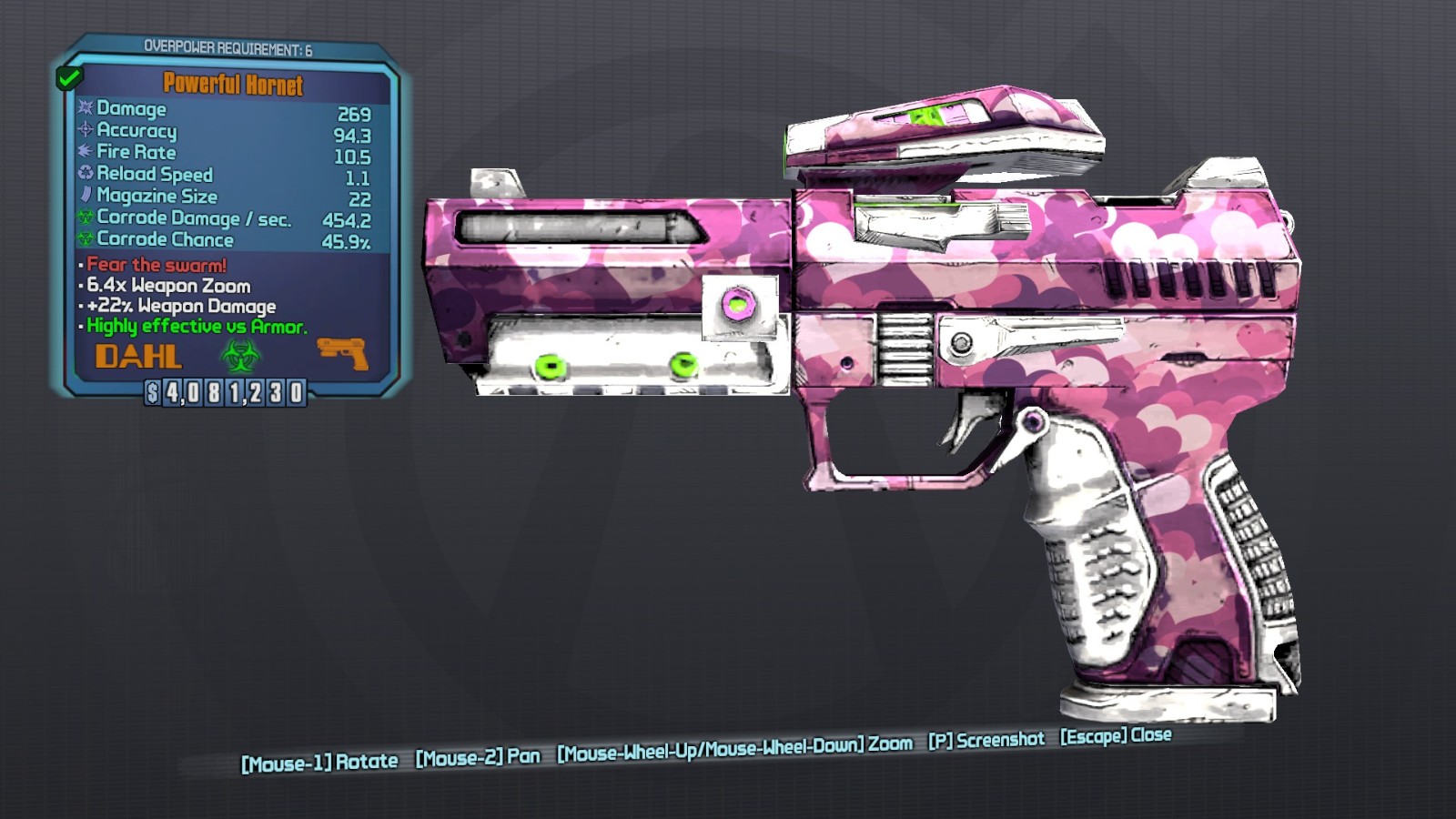Click the orange pistol weapon-type icon
This screenshot has width=1456, height=819.
pos(343,353)
